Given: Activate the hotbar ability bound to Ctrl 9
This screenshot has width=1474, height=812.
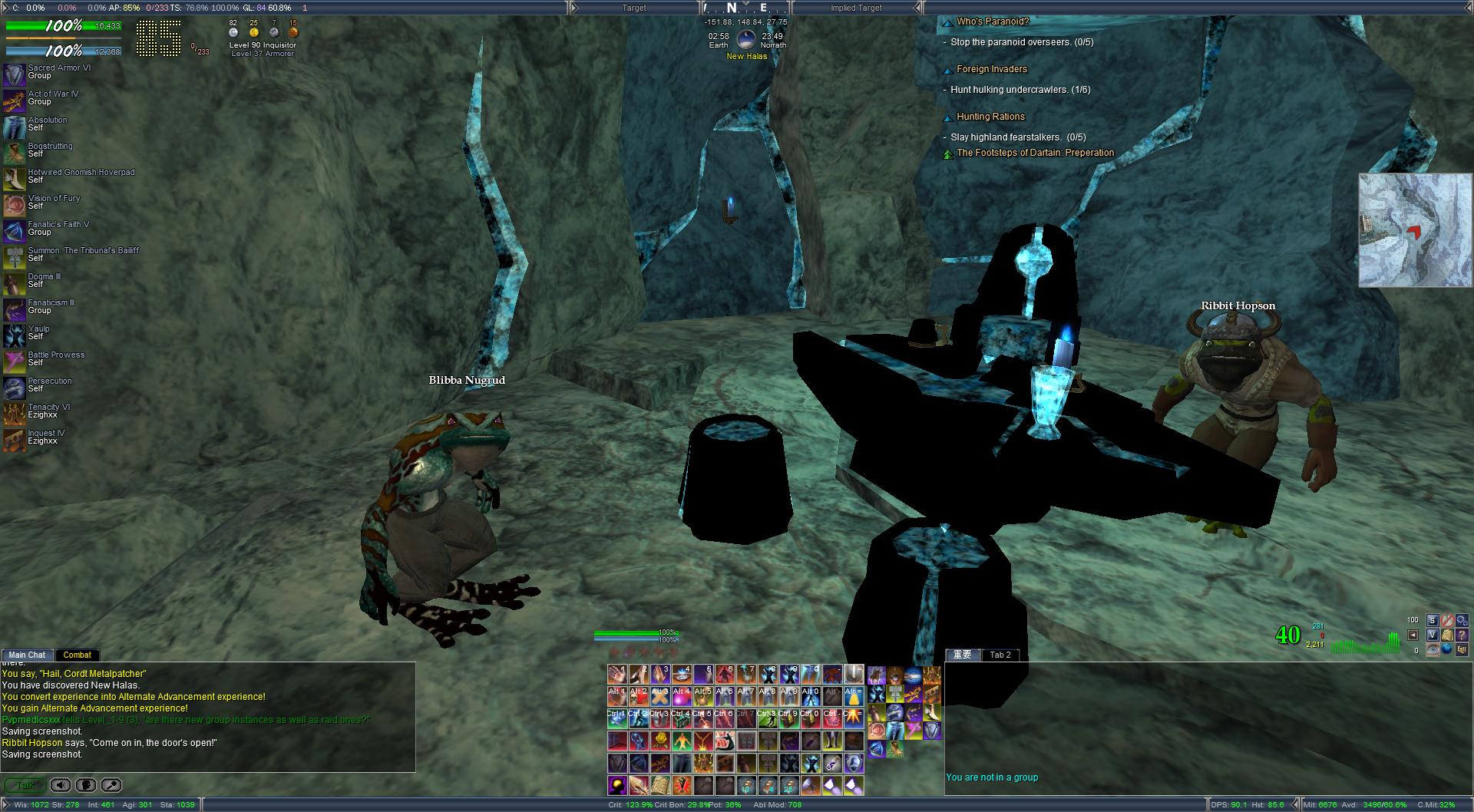Looking at the screenshot, I should pyautogui.click(x=789, y=718).
